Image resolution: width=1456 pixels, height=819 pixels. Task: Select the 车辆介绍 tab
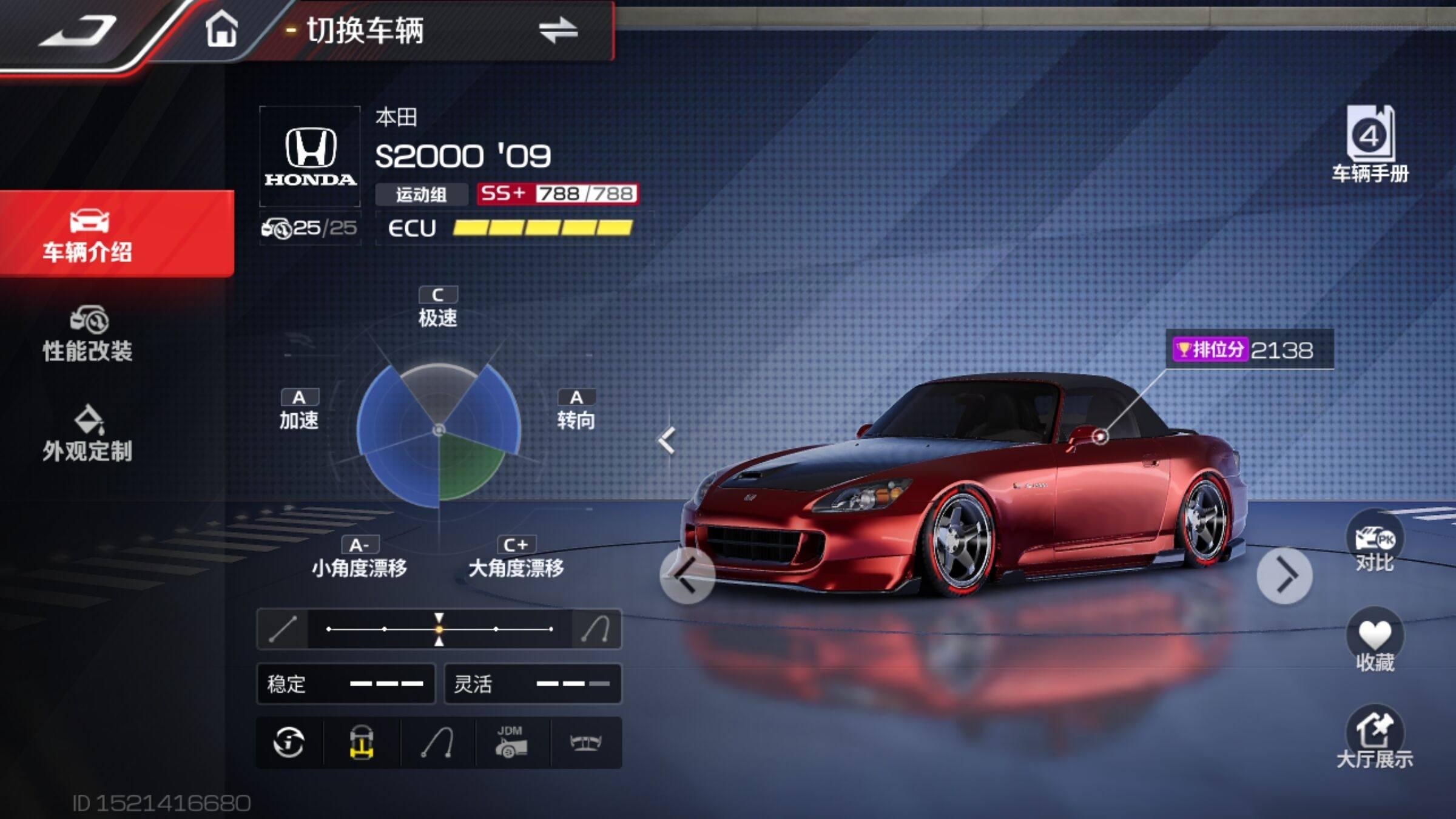(88, 235)
